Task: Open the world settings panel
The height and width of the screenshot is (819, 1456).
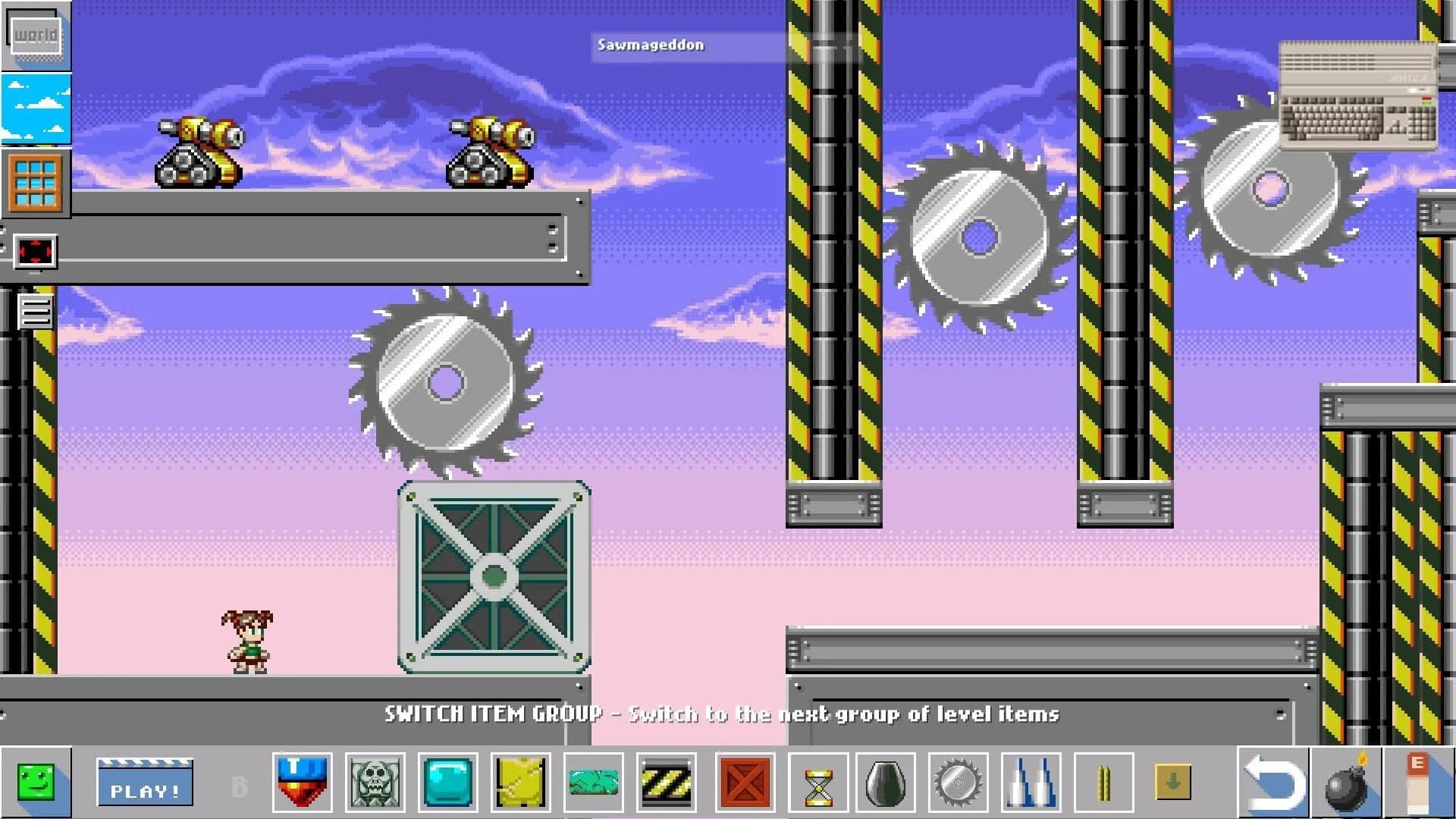Action: point(34,34)
